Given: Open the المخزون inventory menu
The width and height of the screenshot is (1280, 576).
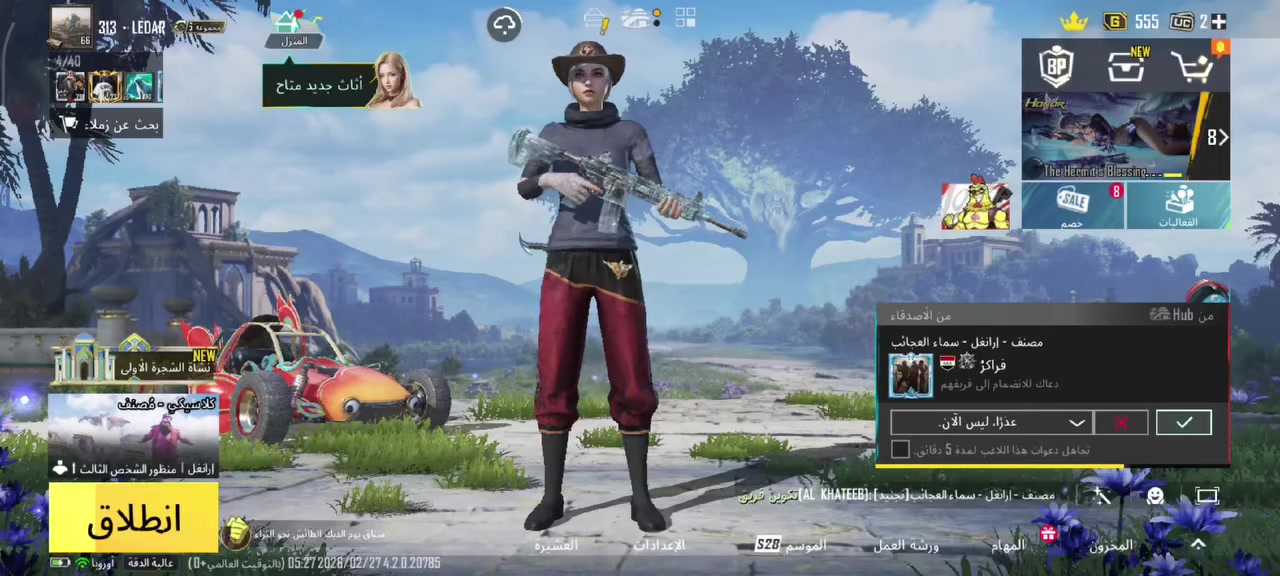Looking at the screenshot, I should (x=1110, y=545).
